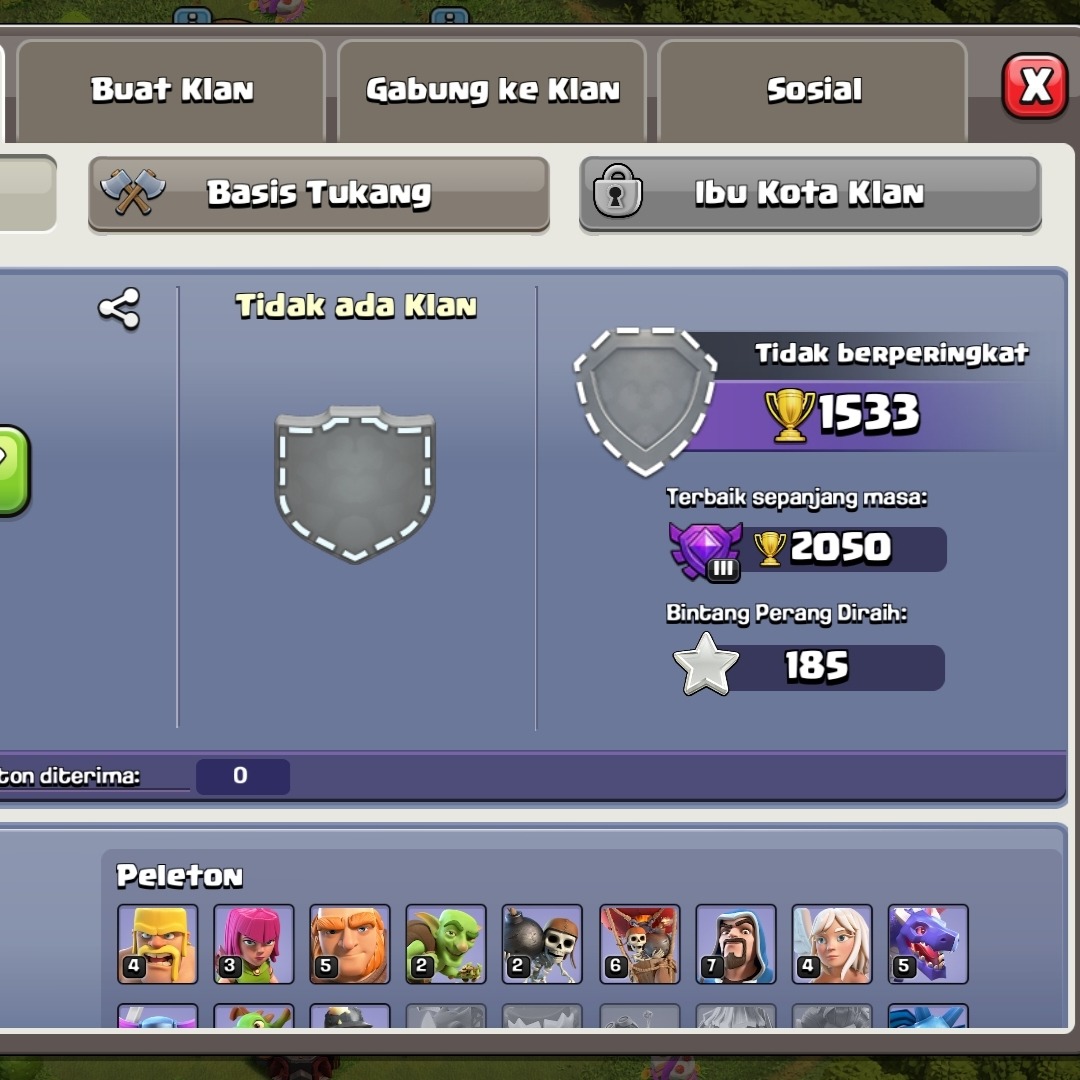This screenshot has width=1080, height=1080.
Task: Open the Gabung ke Klan tab
Action: click(x=492, y=90)
